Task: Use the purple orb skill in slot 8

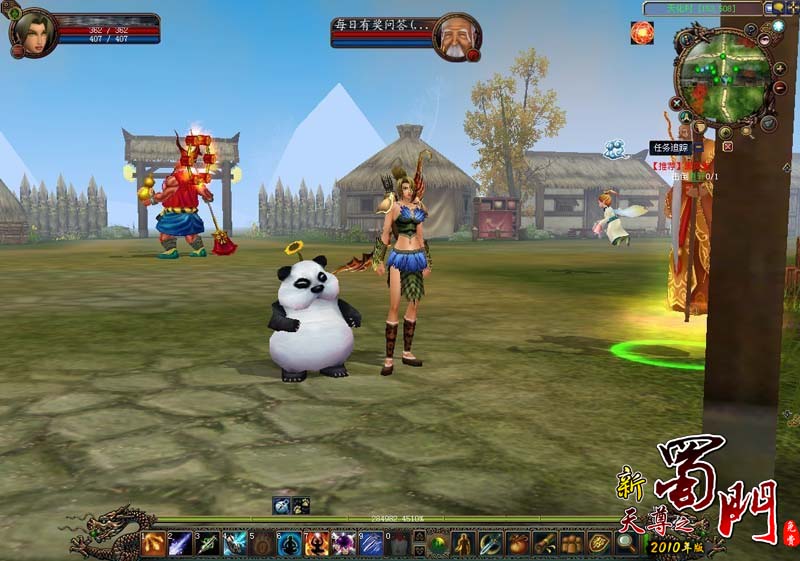Action: coord(343,543)
